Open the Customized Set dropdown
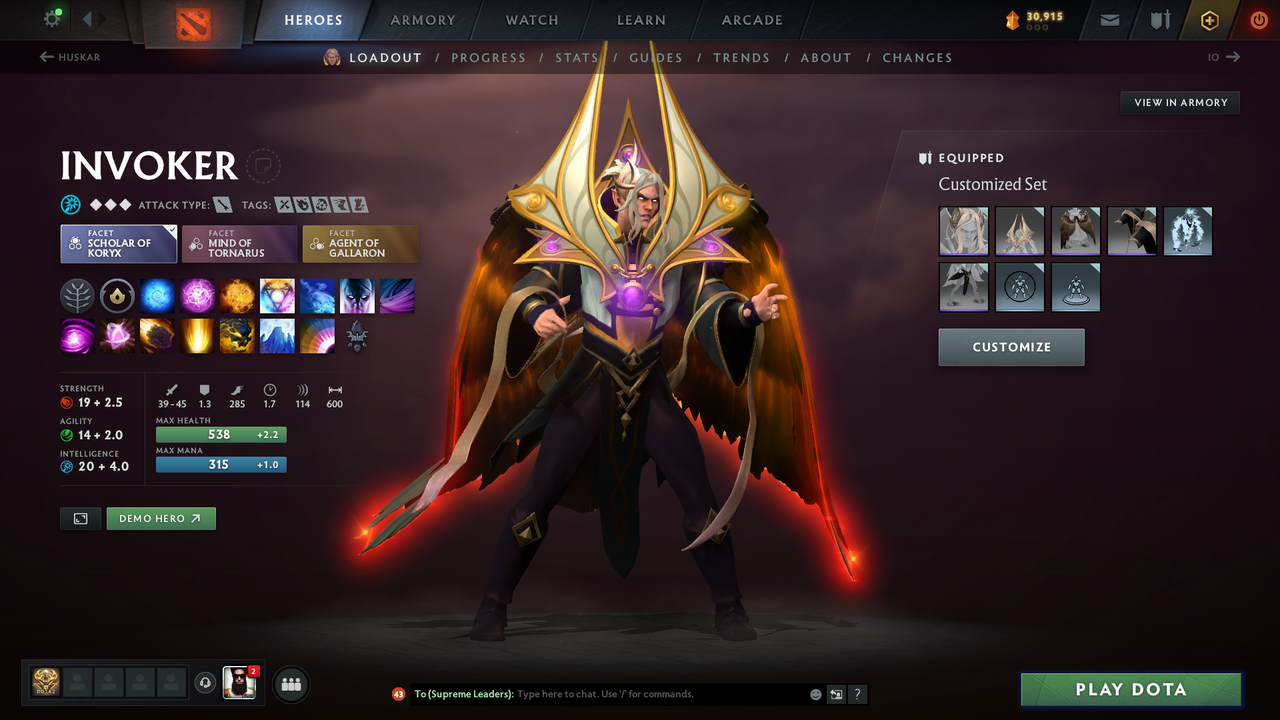The height and width of the screenshot is (720, 1280). click(992, 184)
